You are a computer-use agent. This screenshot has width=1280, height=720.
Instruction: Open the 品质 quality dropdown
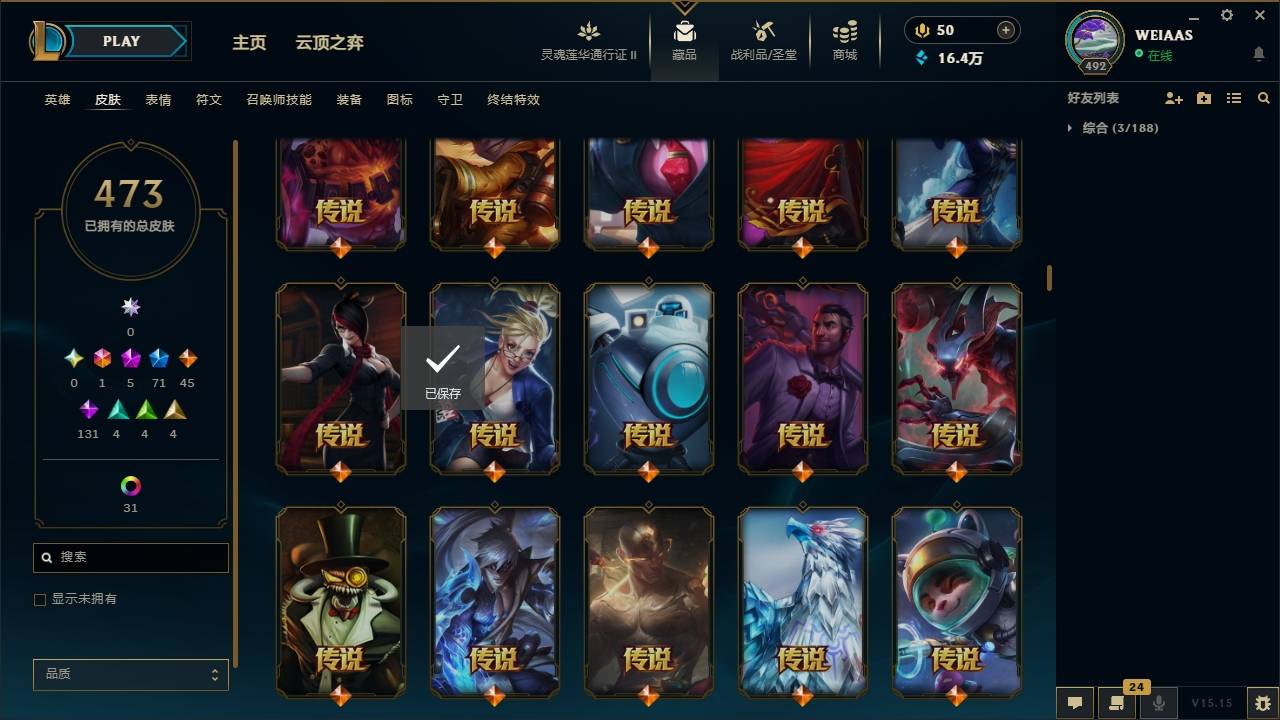[130, 674]
